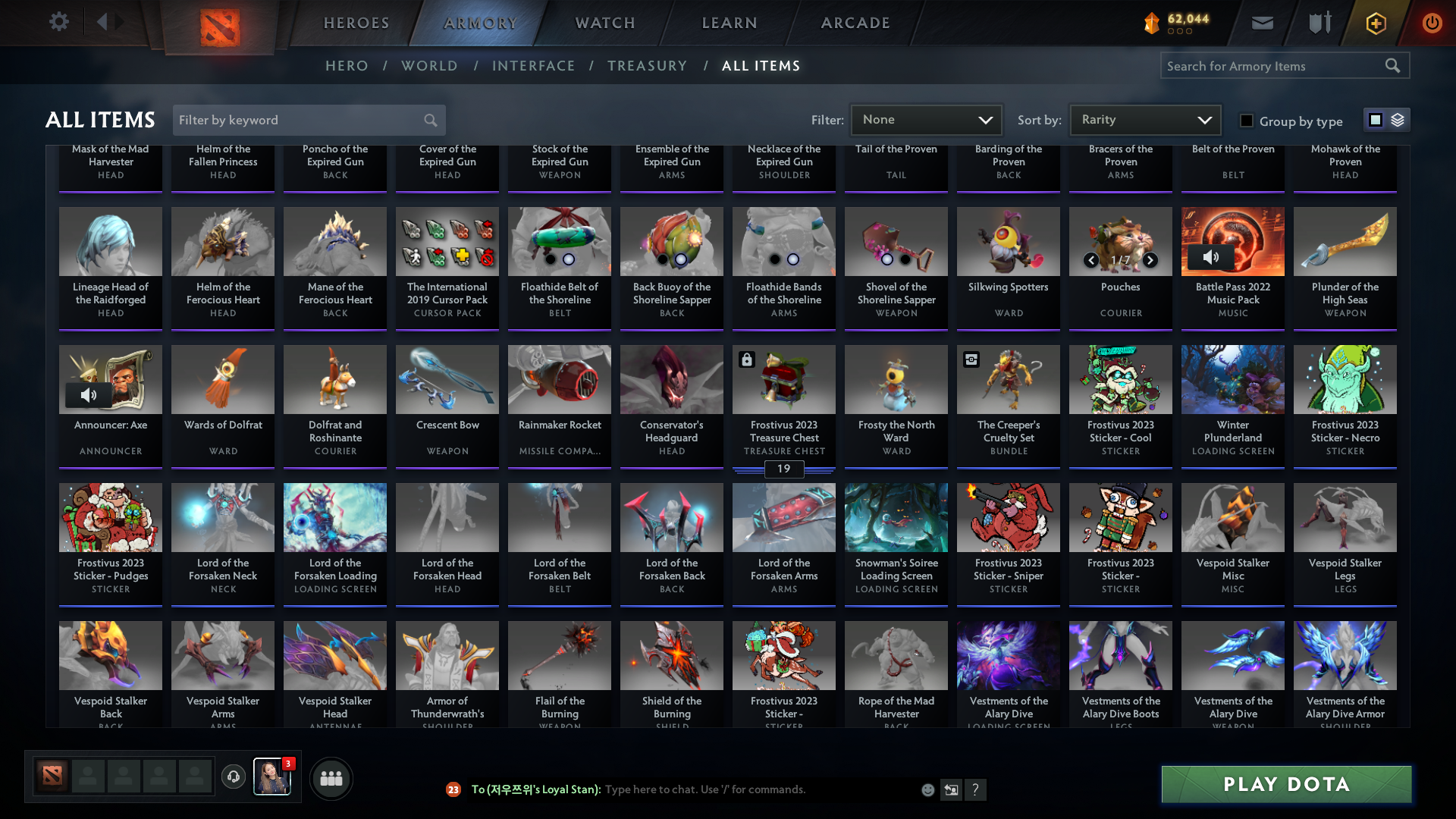This screenshot has width=1456, height=819.
Task: Select single item grid view mode
Action: coord(1375,119)
